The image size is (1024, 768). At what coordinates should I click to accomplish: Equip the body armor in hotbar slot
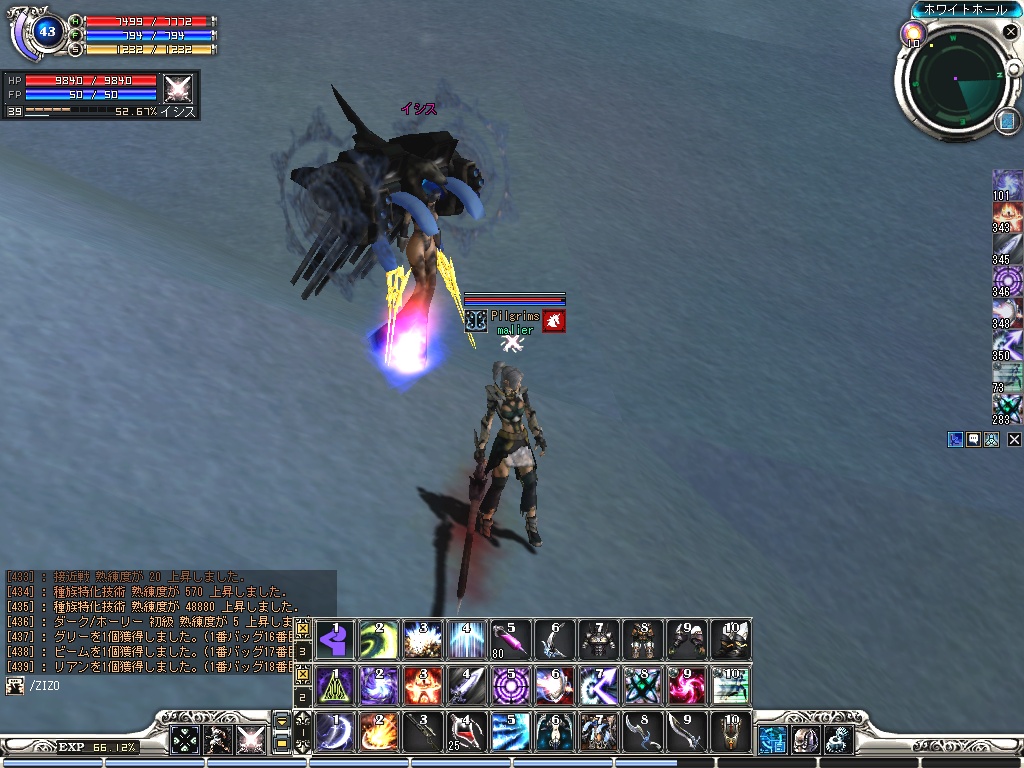(x=599, y=638)
